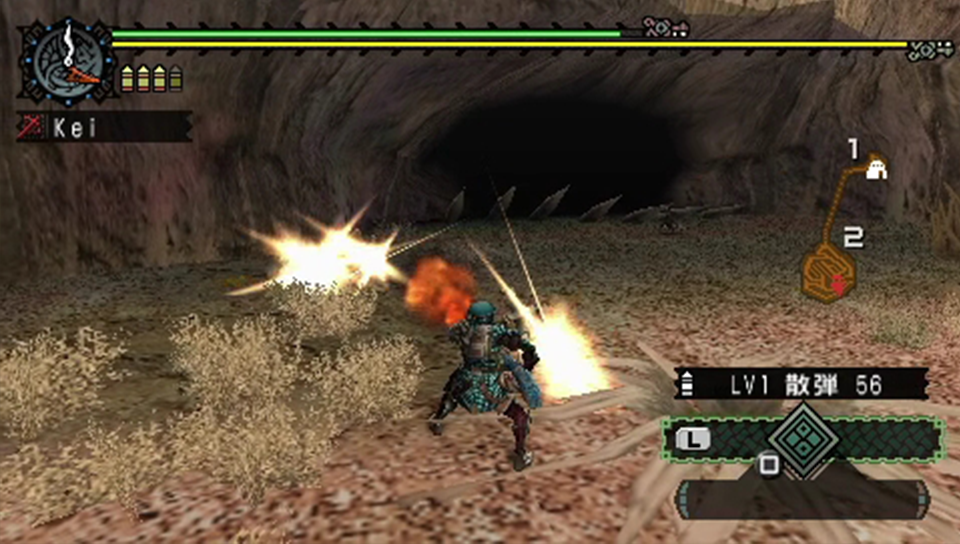The height and width of the screenshot is (544, 960).
Task: Click the base camp marker on the minimap
Action: coord(877,169)
